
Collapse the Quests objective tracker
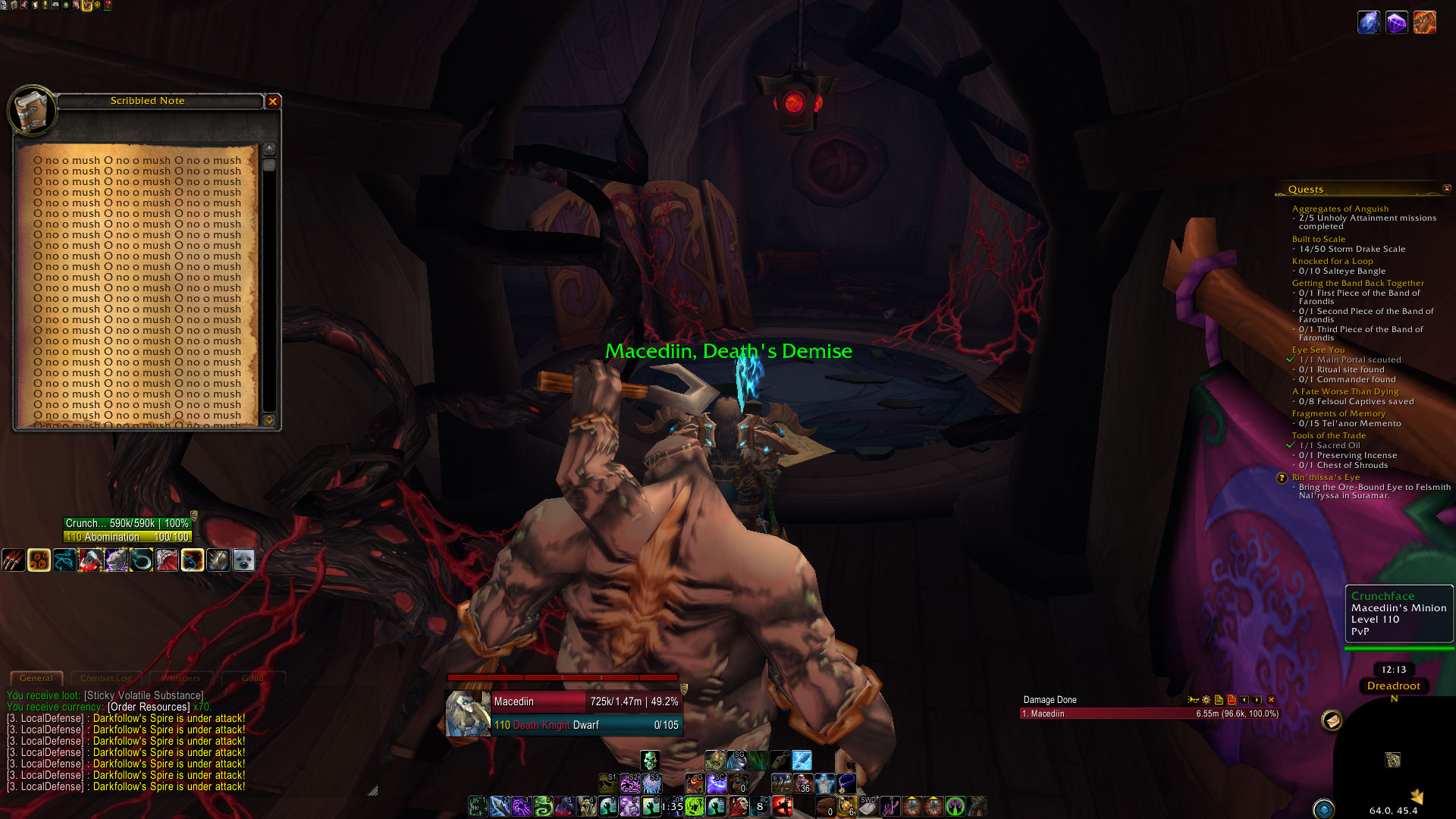click(x=1446, y=189)
